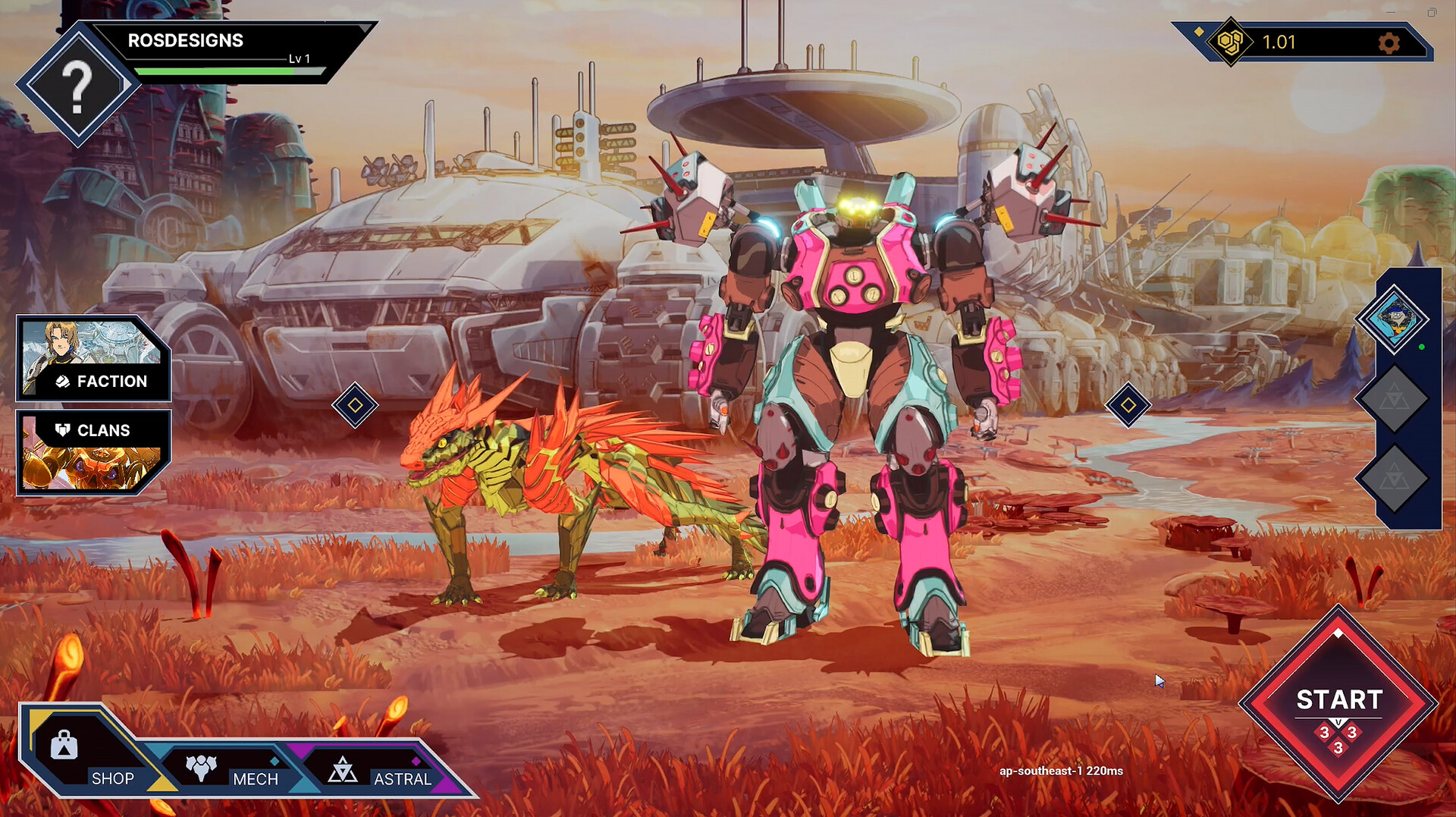The image size is (1456, 817).
Task: Click the ROSDESIGNS nameplate
Action: click(x=186, y=40)
